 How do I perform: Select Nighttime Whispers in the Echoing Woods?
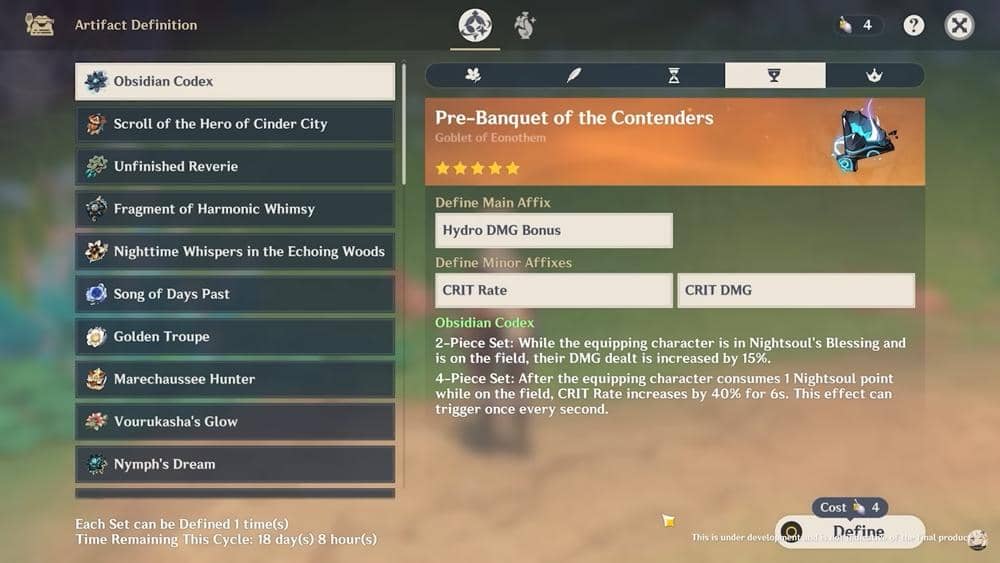pos(235,251)
